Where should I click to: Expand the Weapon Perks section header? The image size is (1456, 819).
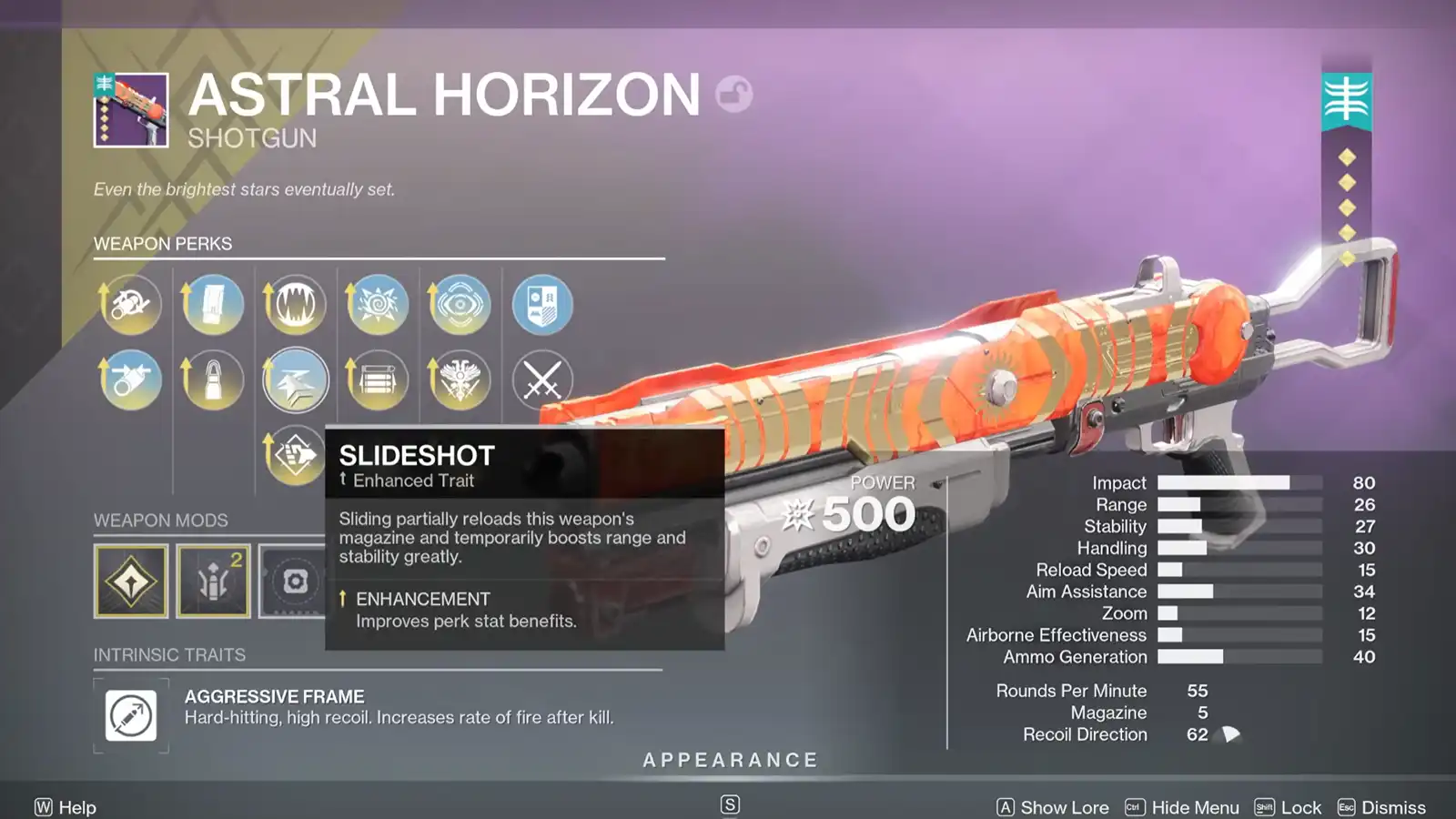(162, 244)
